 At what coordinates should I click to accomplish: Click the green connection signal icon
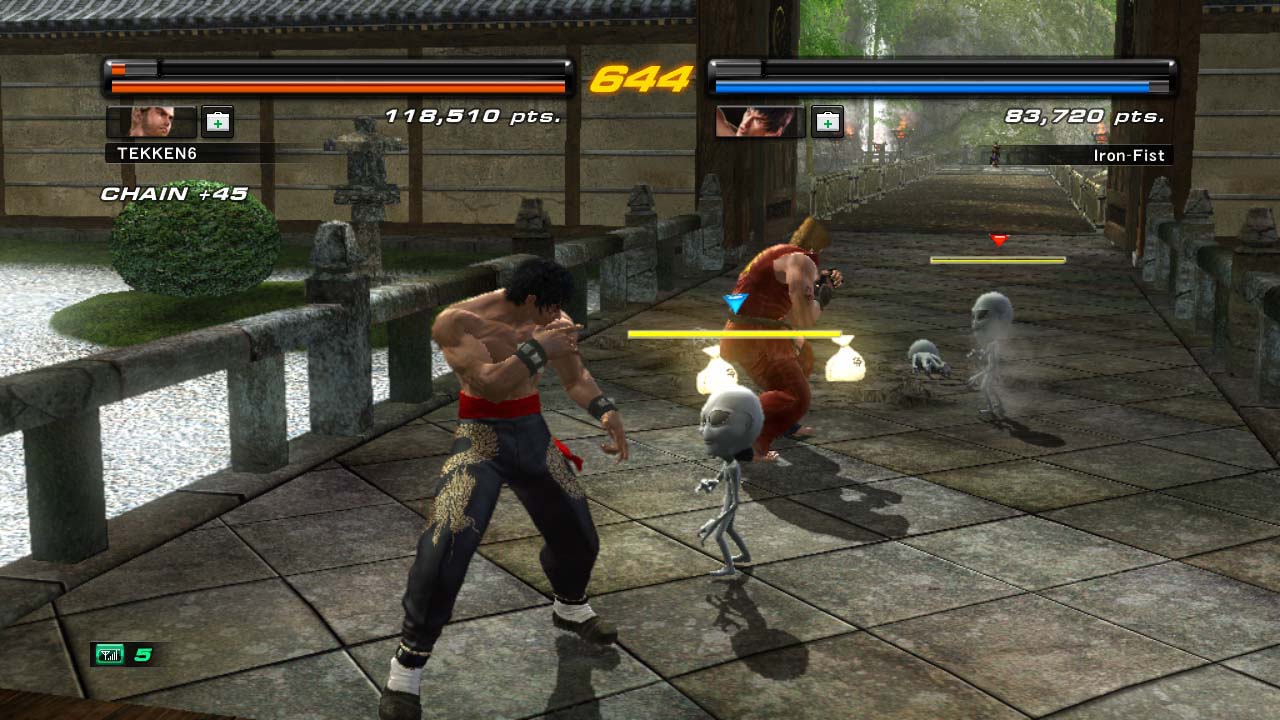point(109,655)
